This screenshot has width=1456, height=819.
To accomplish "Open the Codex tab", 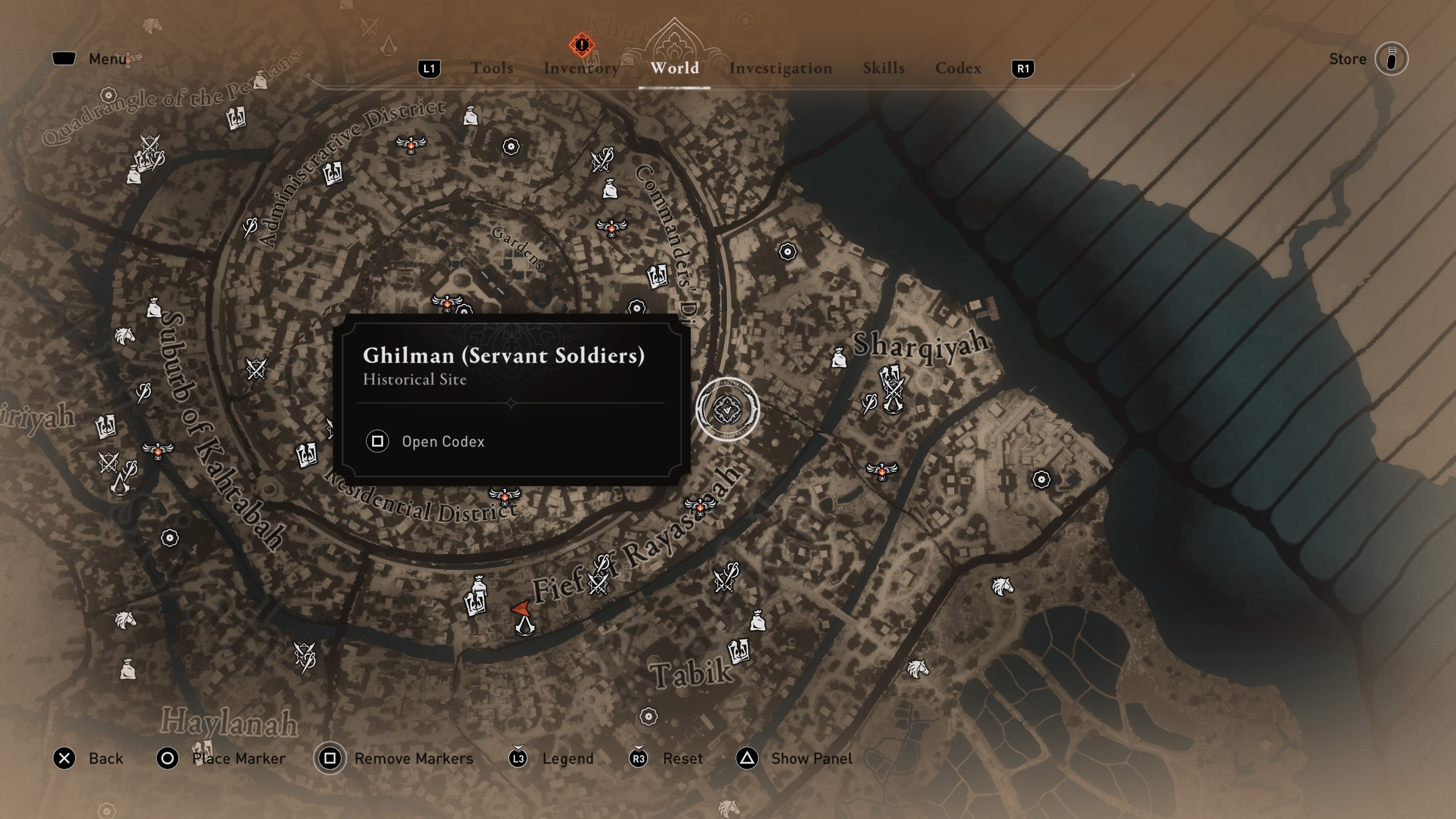I will (958, 68).
